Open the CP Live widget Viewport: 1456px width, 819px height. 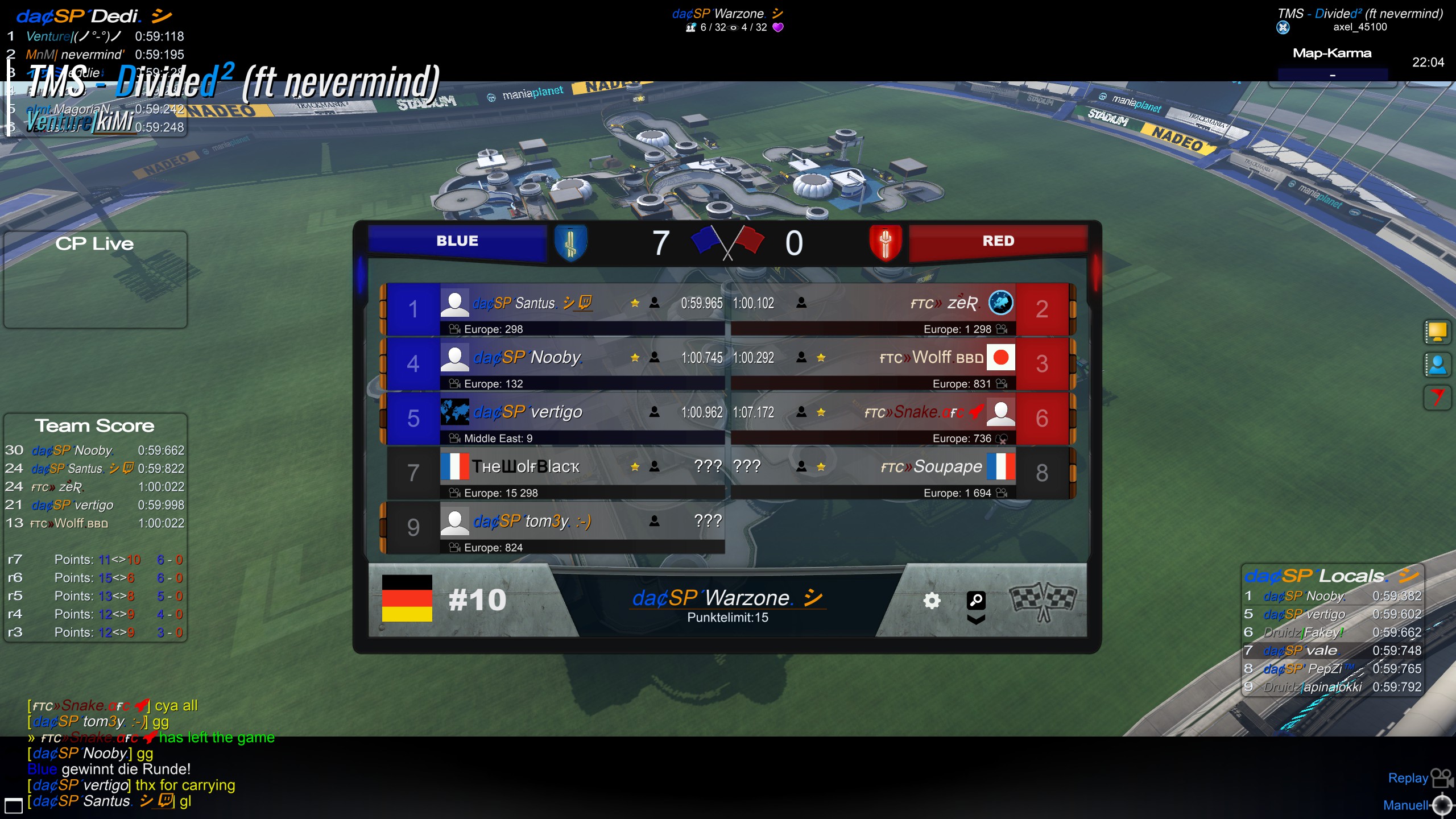point(95,279)
